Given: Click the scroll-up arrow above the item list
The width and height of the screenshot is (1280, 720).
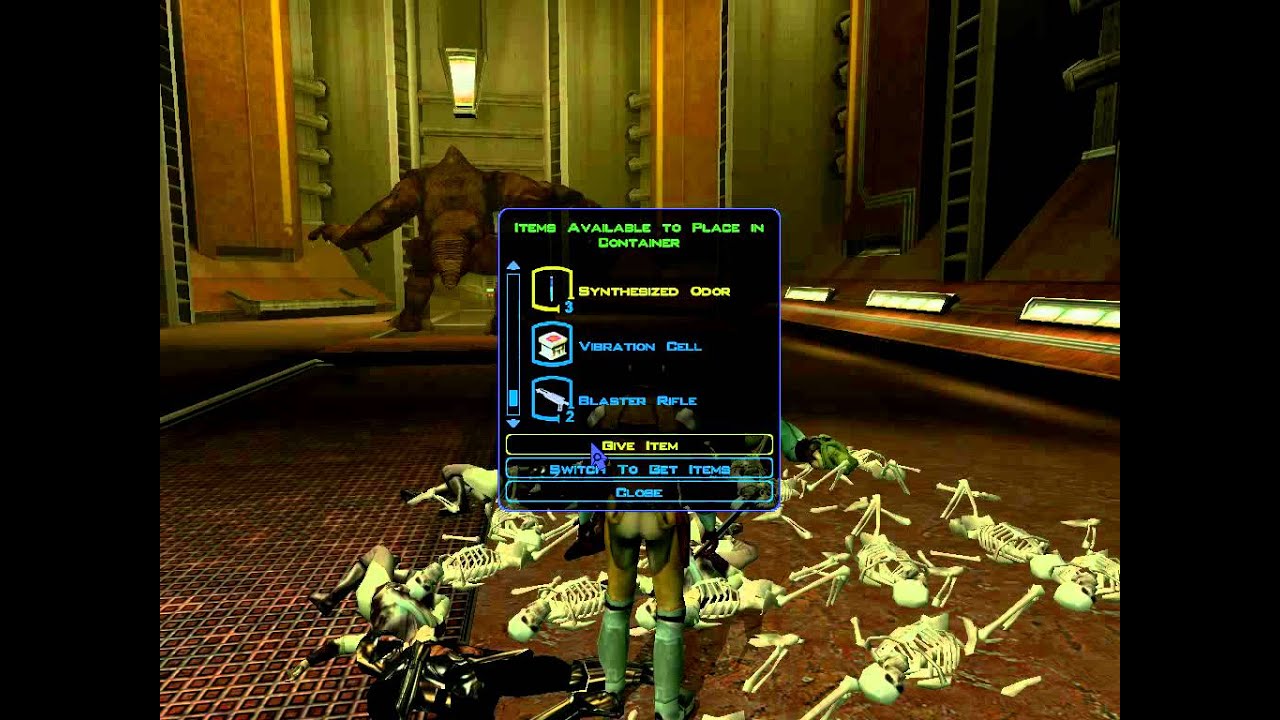Looking at the screenshot, I should point(514,264).
